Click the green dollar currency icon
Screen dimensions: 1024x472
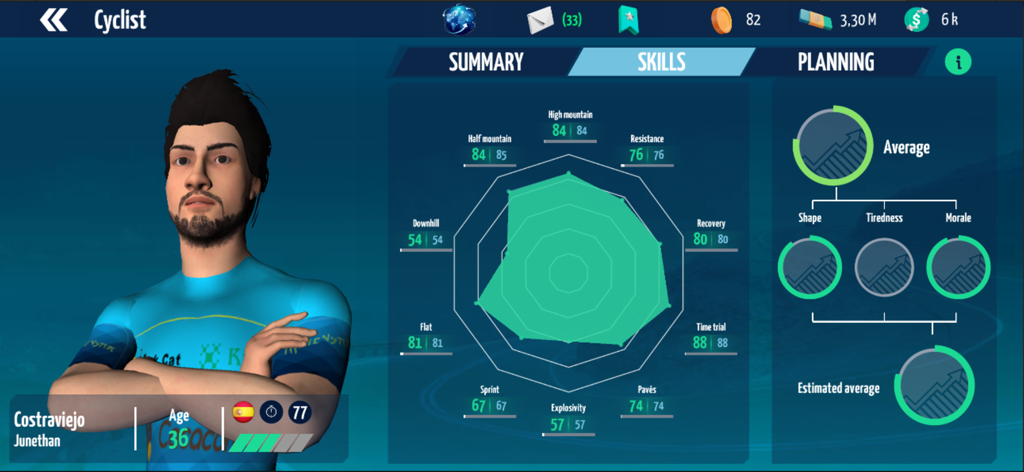[x=916, y=20]
